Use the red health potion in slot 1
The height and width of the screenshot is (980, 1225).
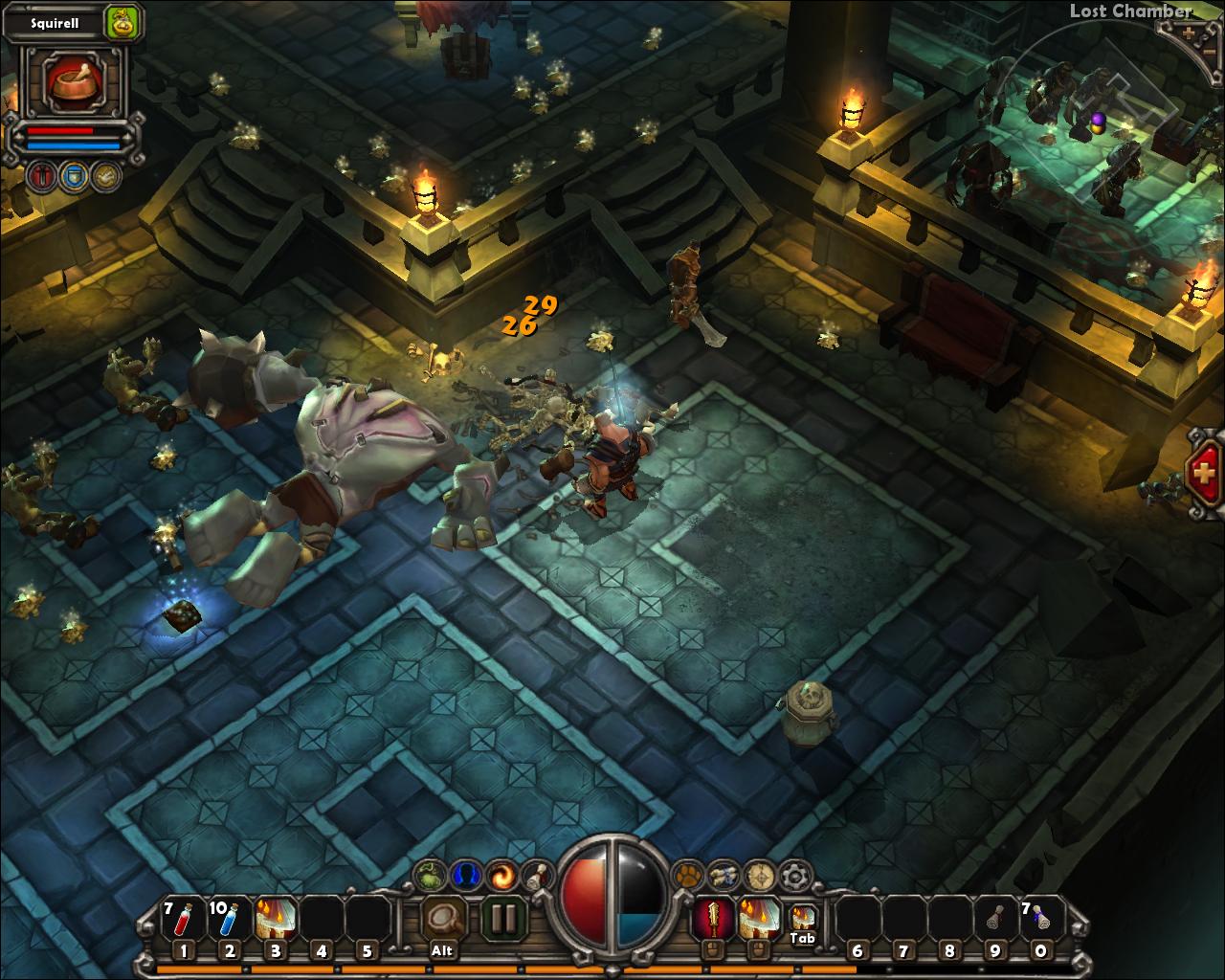click(182, 920)
